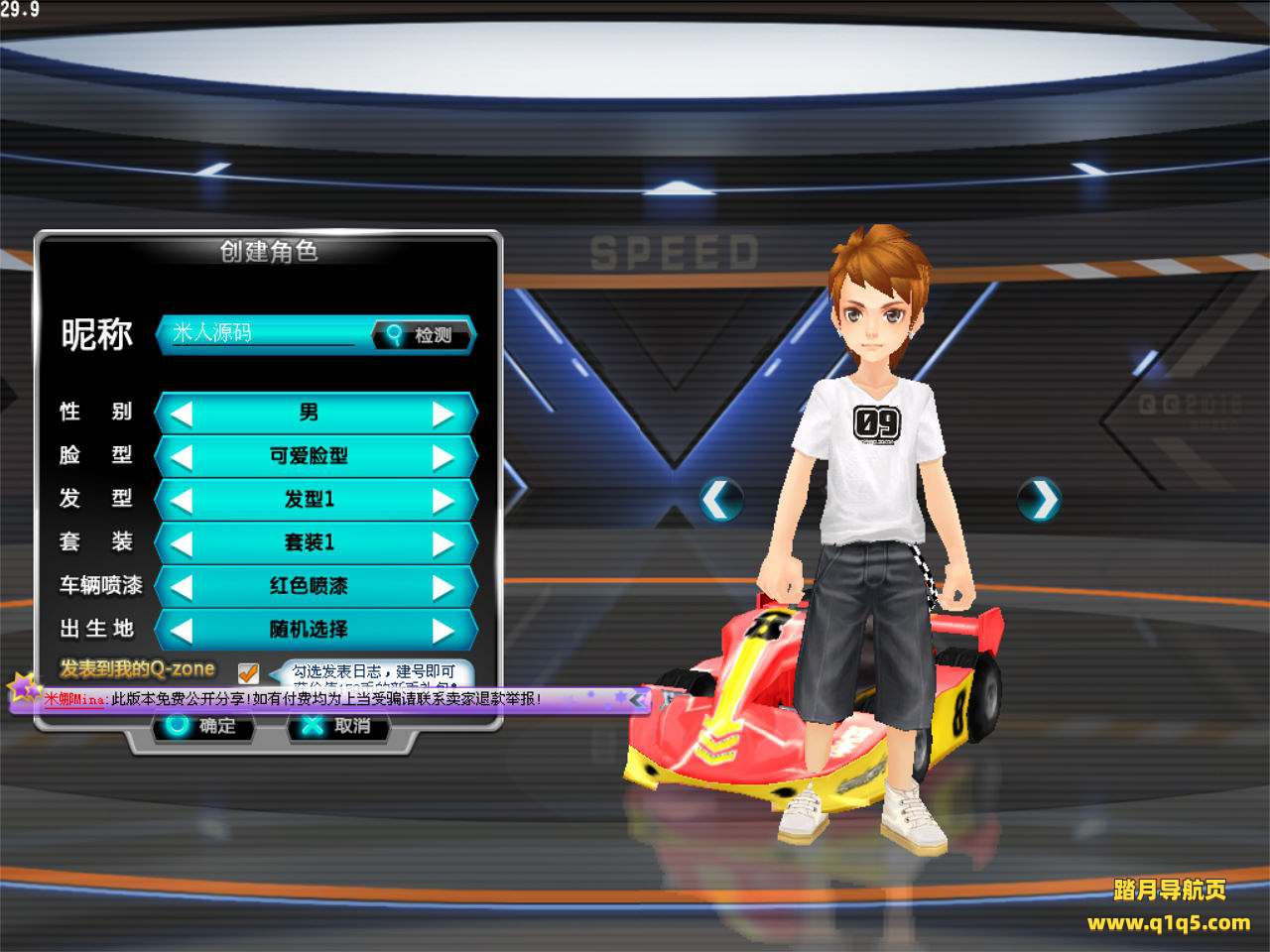The height and width of the screenshot is (952, 1270).
Task: Choose previous 脸型 face type
Action: [182, 457]
